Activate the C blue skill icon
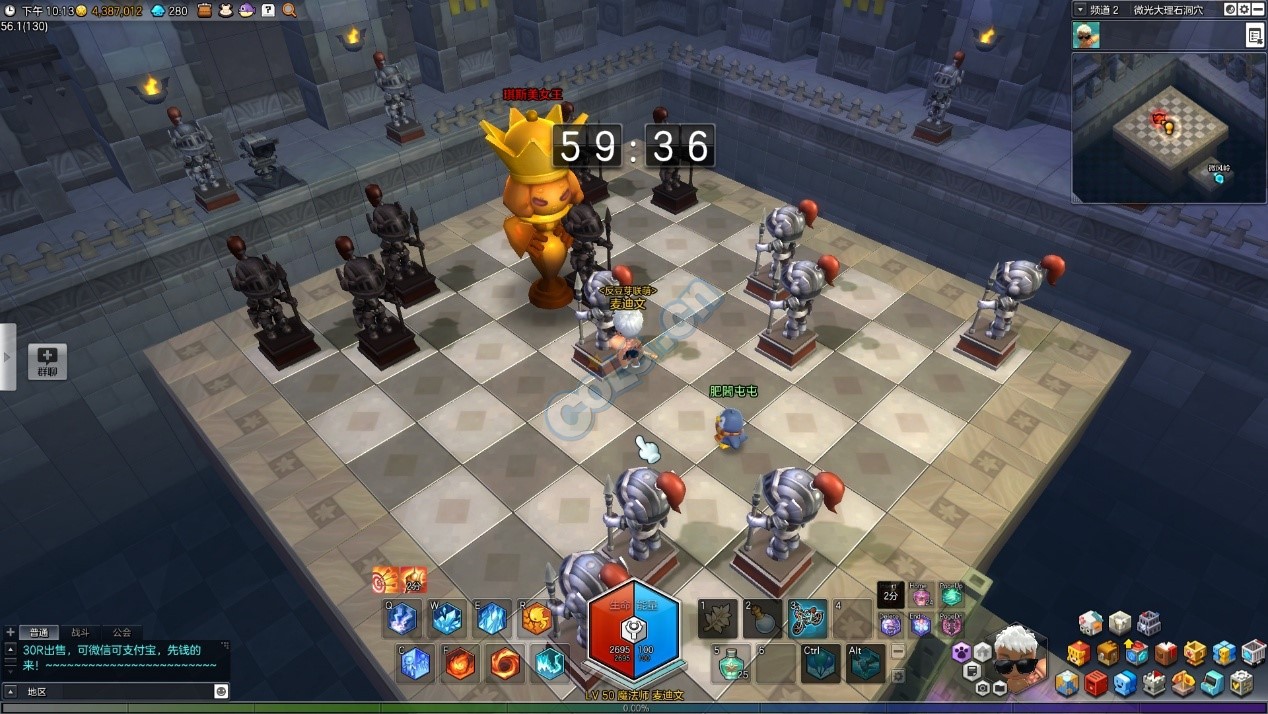The height and width of the screenshot is (714, 1268). pyautogui.click(x=415, y=663)
